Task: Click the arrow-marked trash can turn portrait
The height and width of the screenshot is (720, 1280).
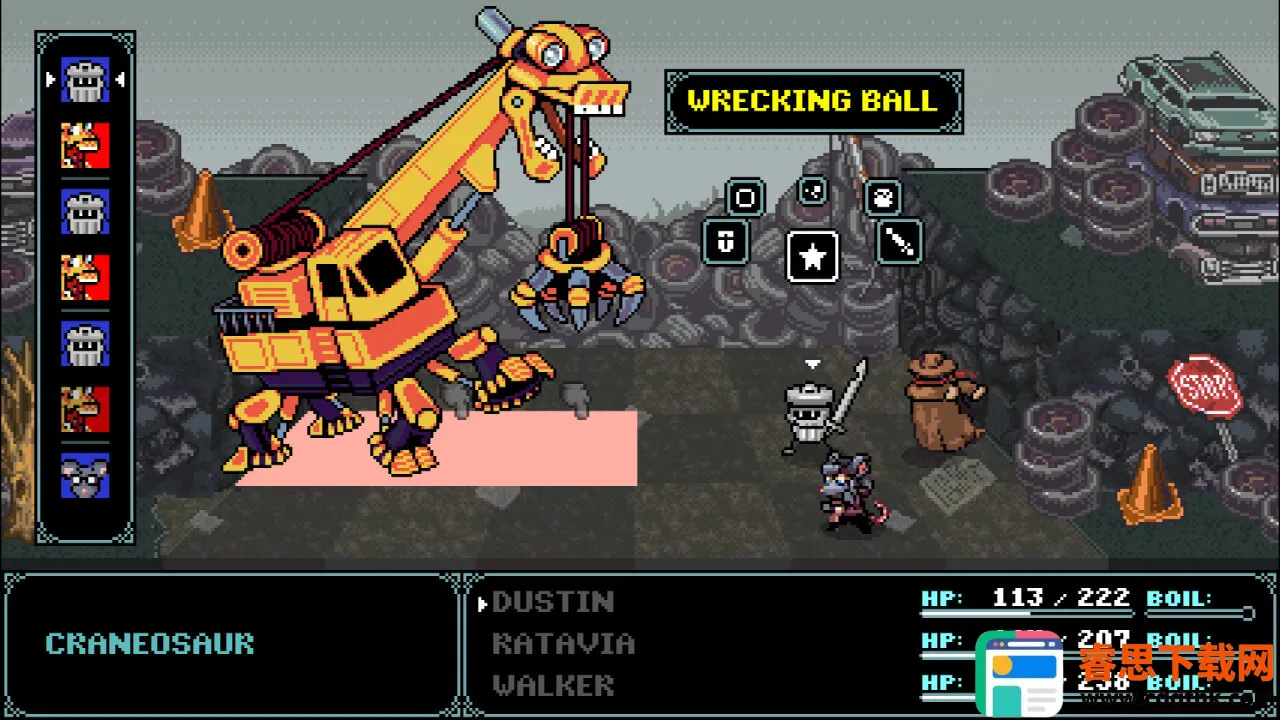Action: (85, 78)
